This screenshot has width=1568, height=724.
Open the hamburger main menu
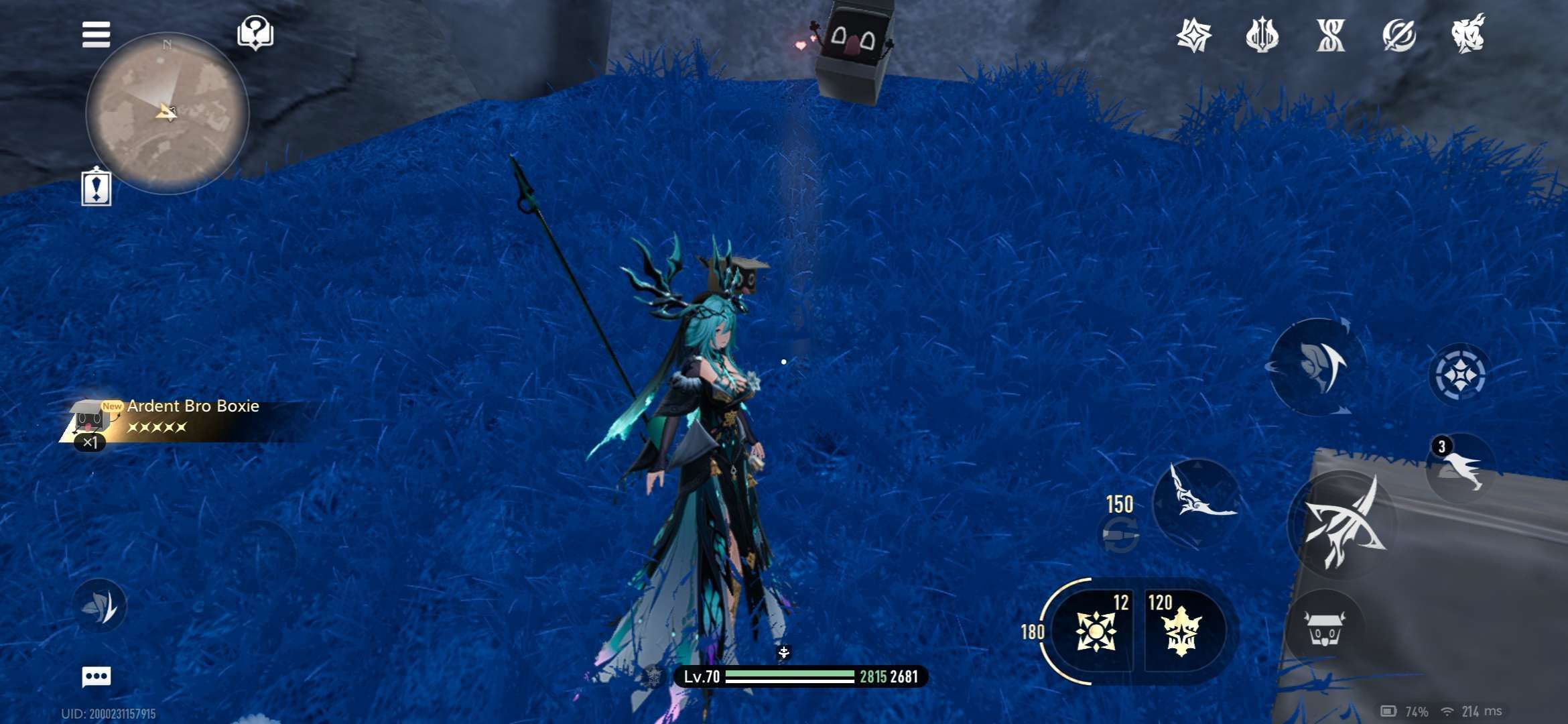96,35
